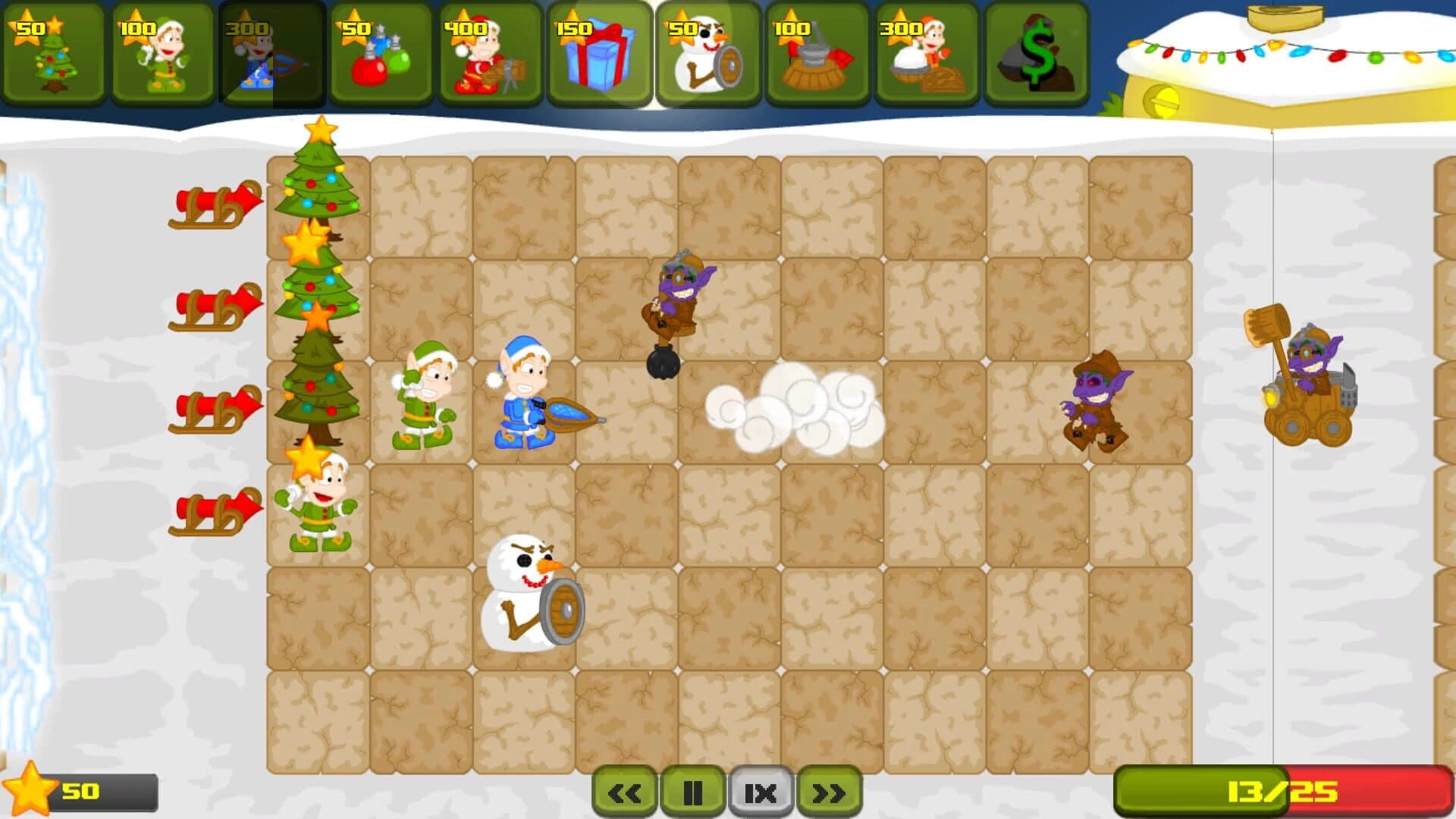Toggle 1x game speed
Screen dimensions: 1456x819
coord(760,791)
